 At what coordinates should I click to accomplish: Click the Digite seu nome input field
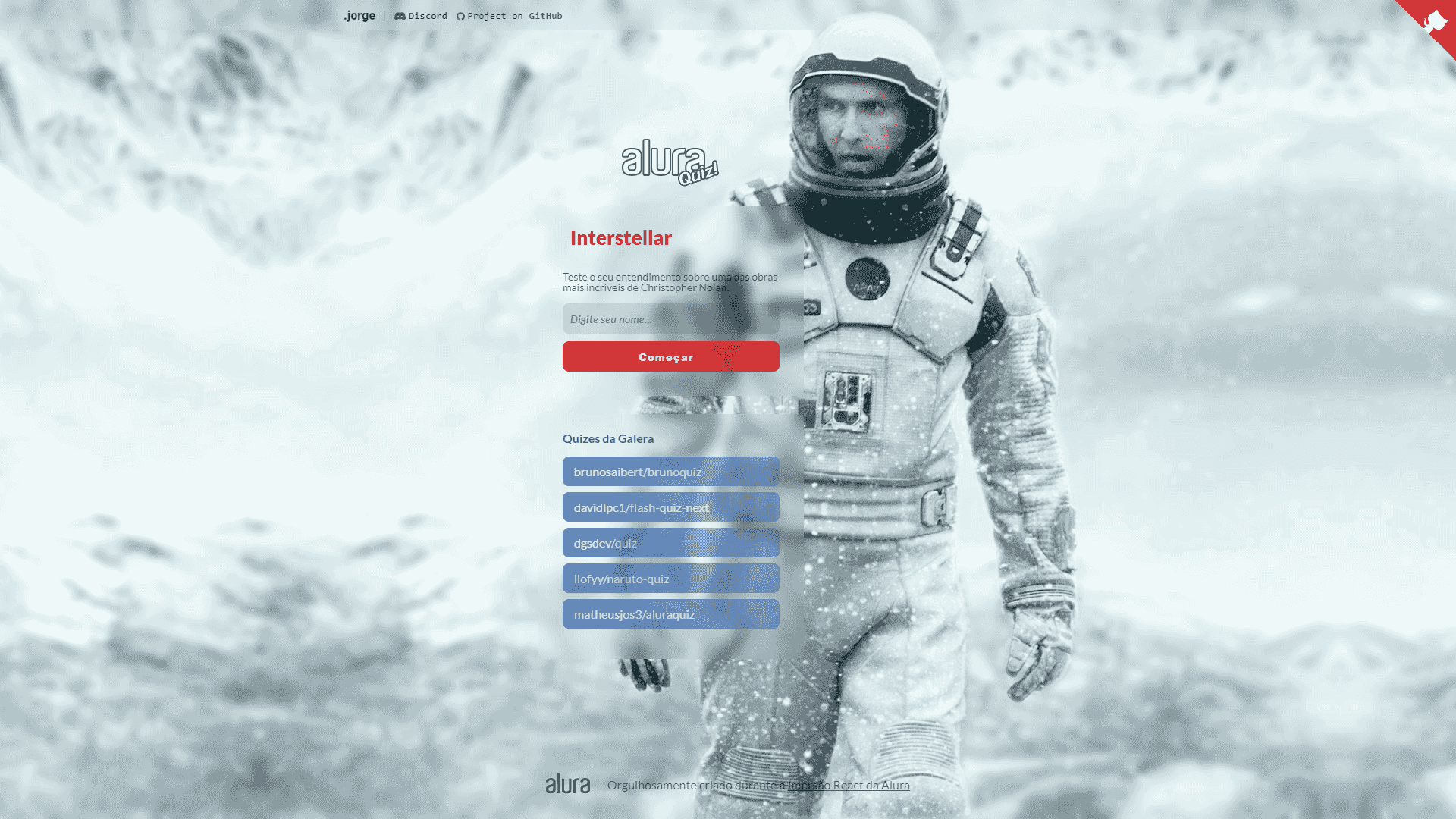click(670, 318)
